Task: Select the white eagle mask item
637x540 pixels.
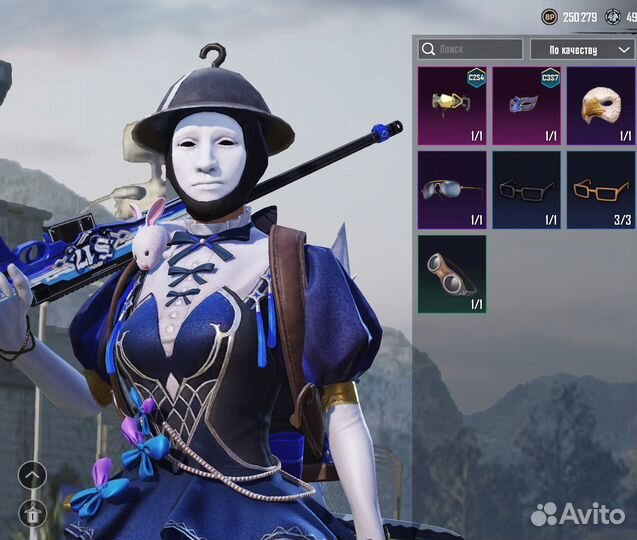Action: tap(600, 106)
